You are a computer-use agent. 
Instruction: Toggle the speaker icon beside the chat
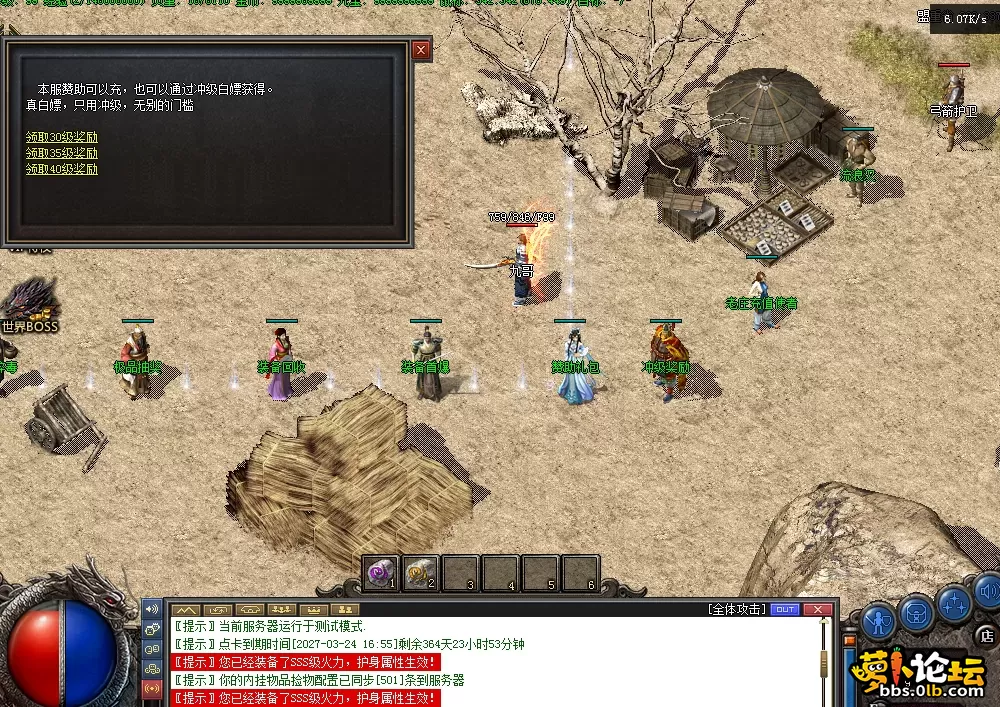point(153,608)
